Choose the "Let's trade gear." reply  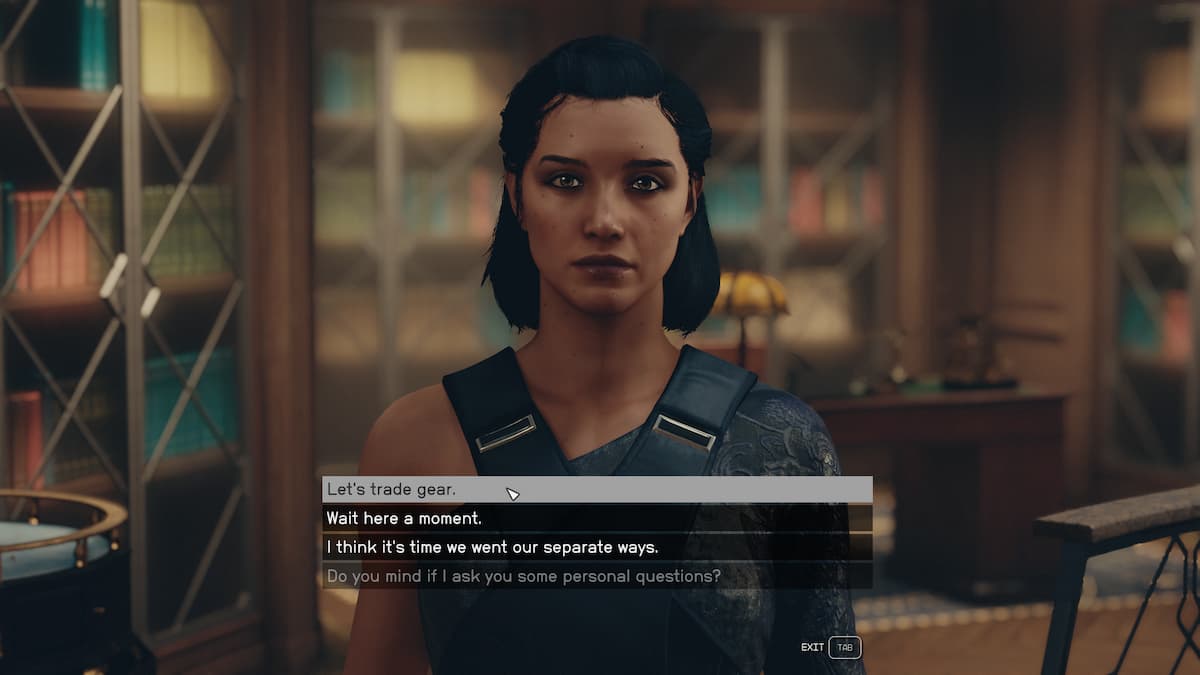tap(596, 490)
